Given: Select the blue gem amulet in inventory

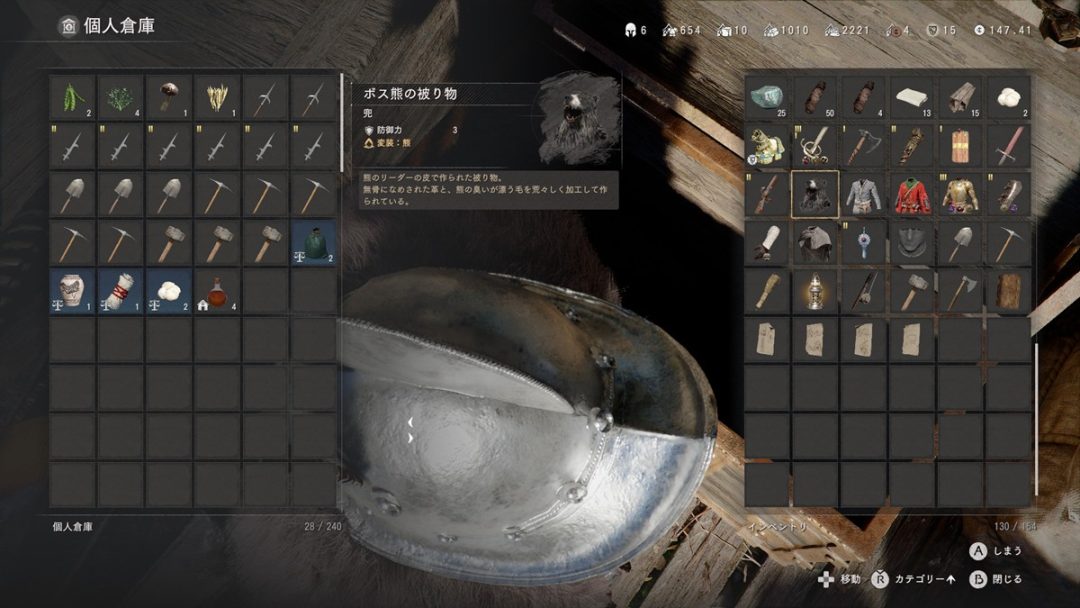Looking at the screenshot, I should click(x=864, y=243).
